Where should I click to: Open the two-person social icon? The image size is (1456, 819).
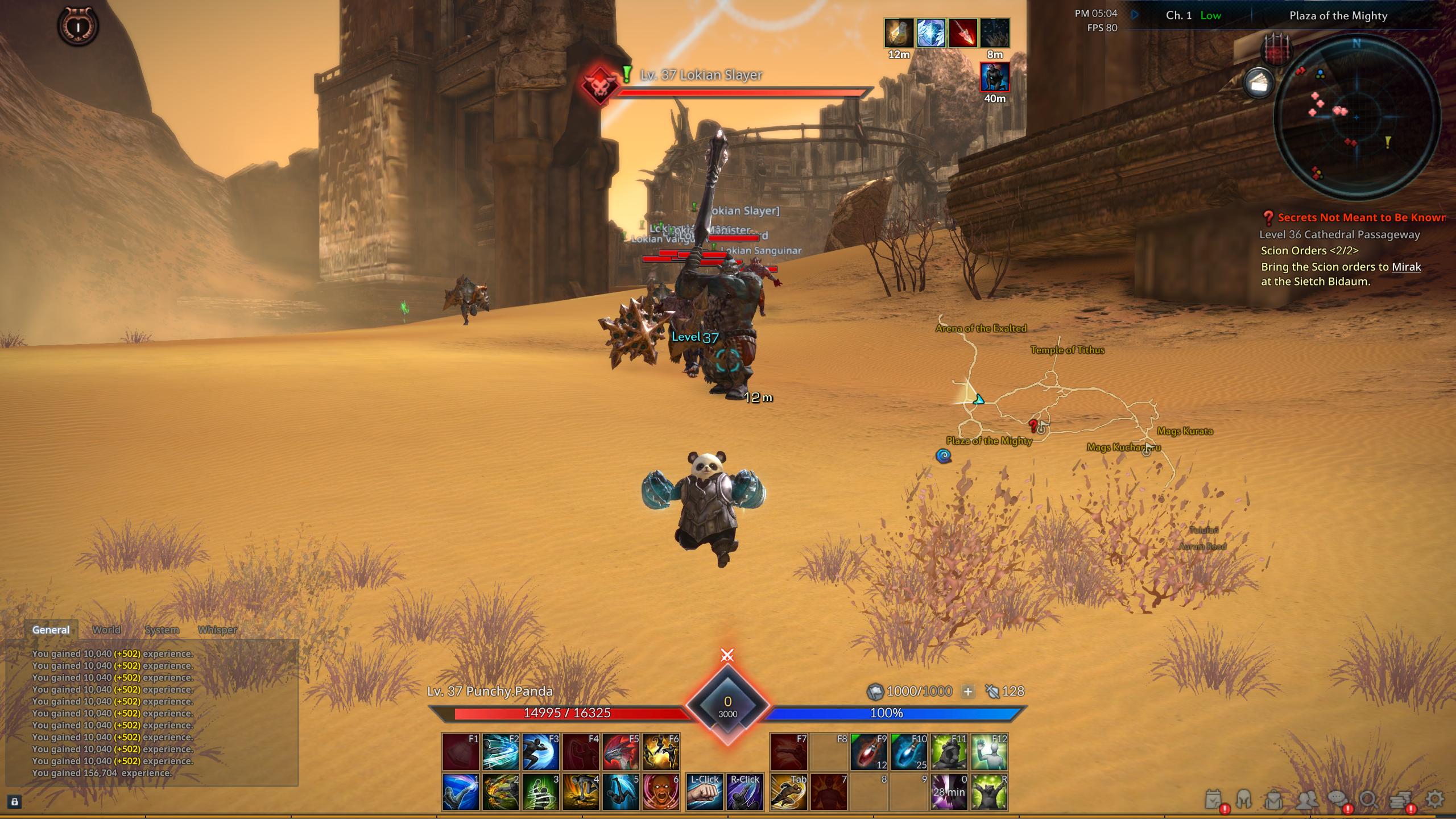tap(1306, 800)
